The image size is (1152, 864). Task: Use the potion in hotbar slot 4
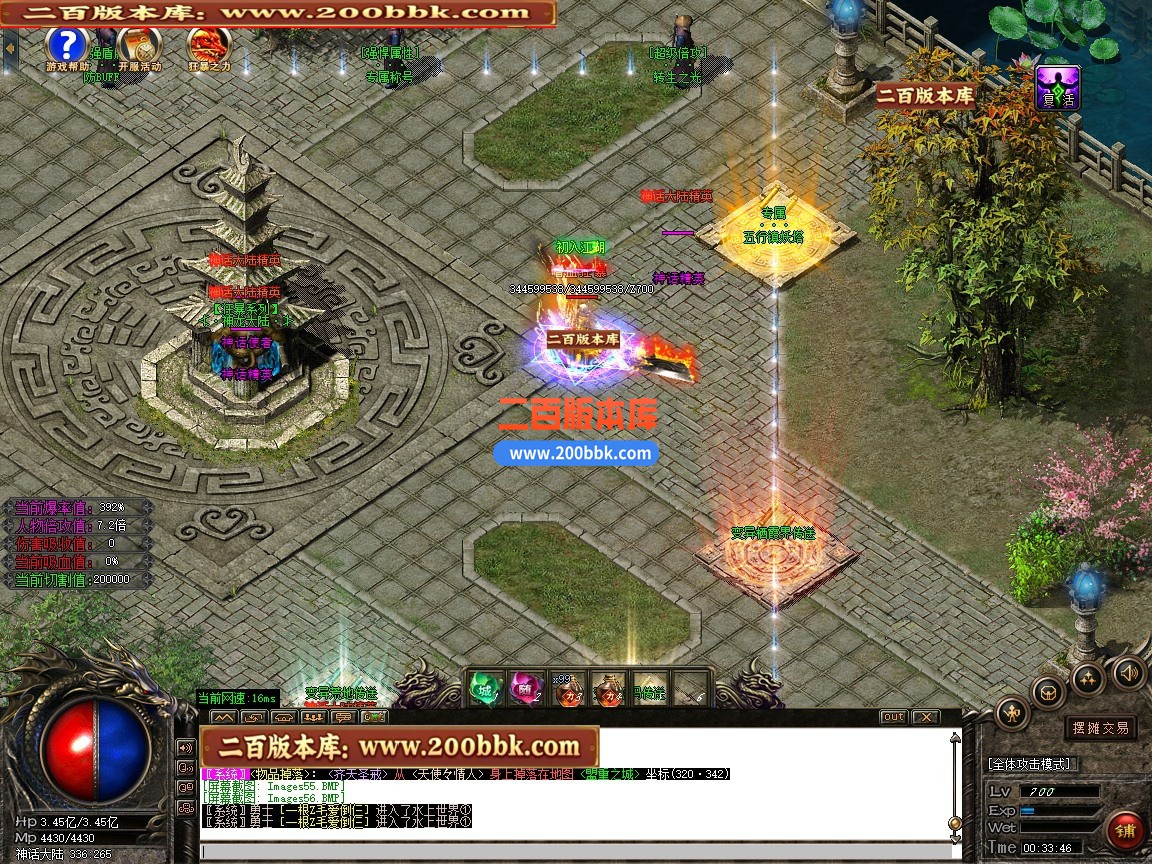(x=608, y=689)
